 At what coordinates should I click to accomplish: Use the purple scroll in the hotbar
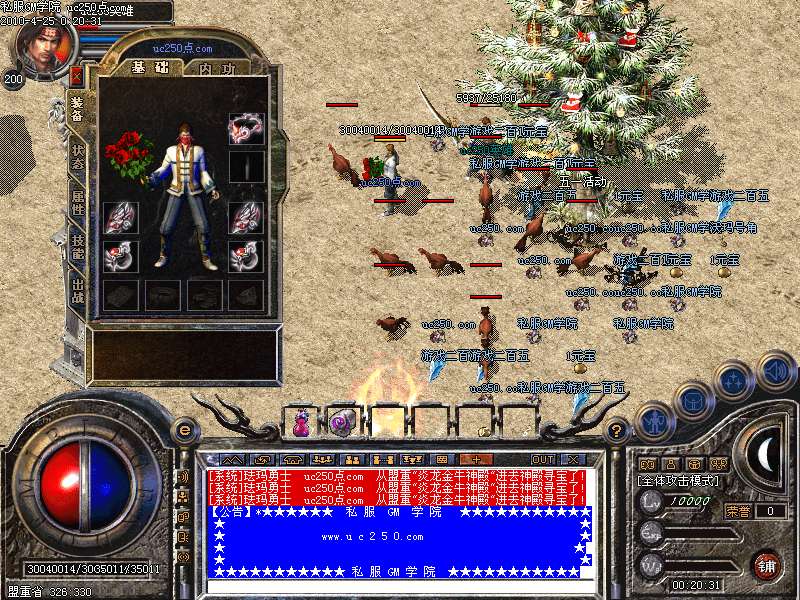[x=342, y=422]
